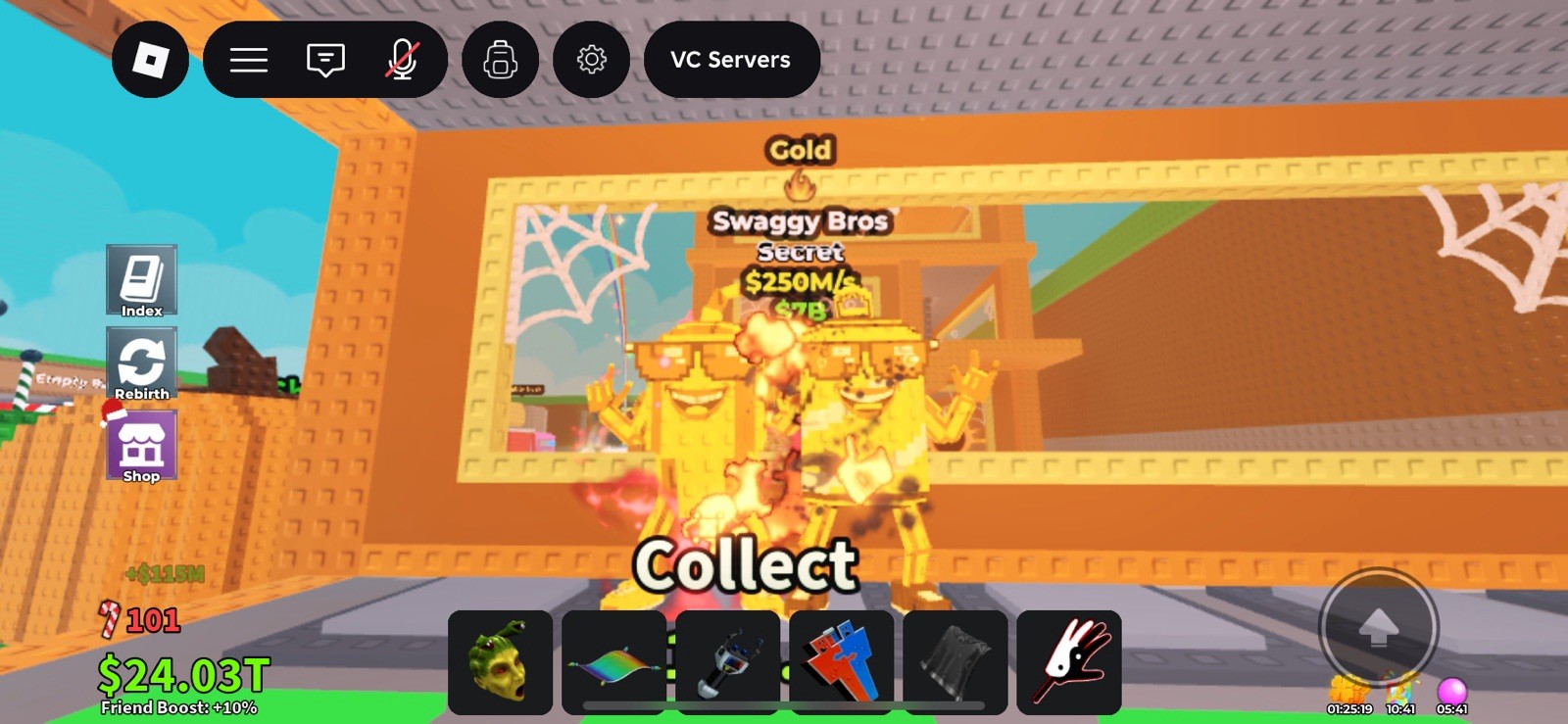The width and height of the screenshot is (1568, 724).
Task: Open the VC Servers menu
Action: 731,60
